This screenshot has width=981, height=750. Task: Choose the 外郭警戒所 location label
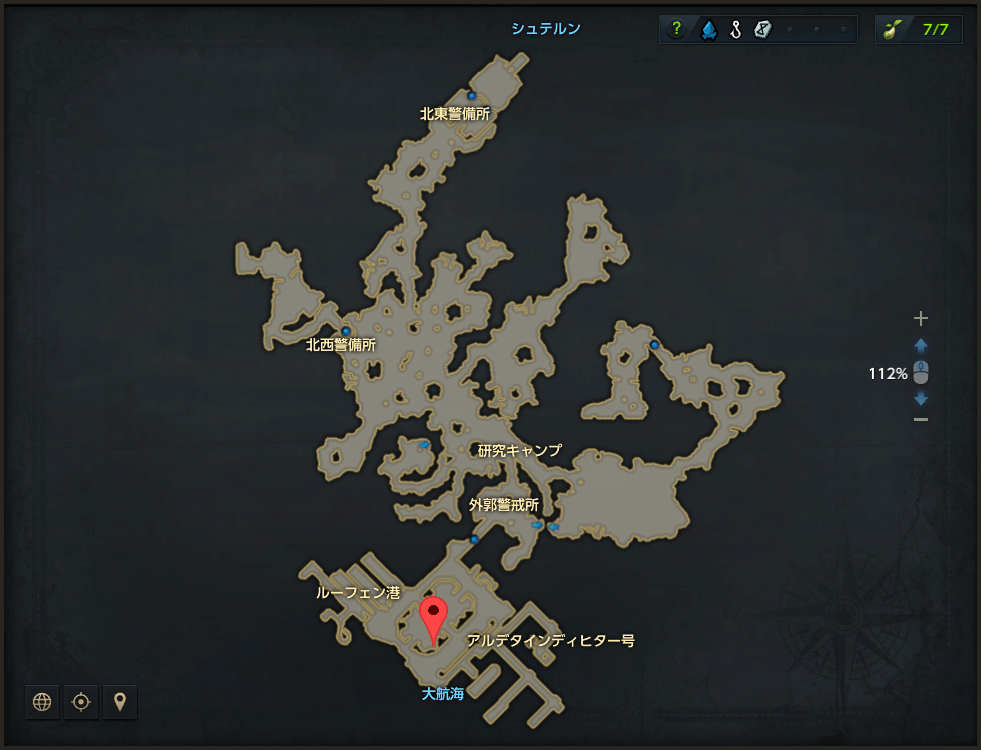click(504, 505)
